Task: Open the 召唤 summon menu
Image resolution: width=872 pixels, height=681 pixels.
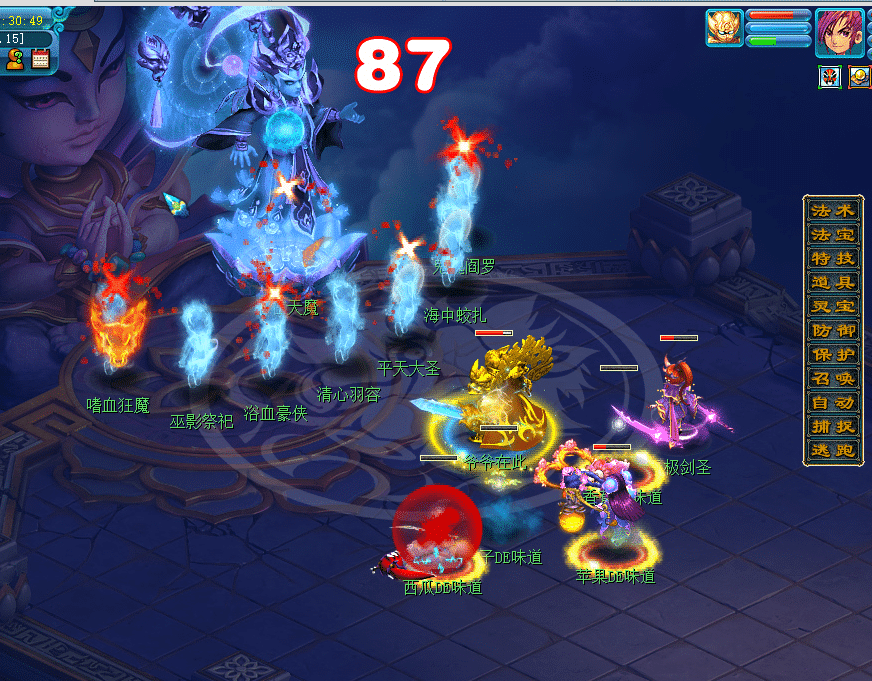Action: pos(832,380)
